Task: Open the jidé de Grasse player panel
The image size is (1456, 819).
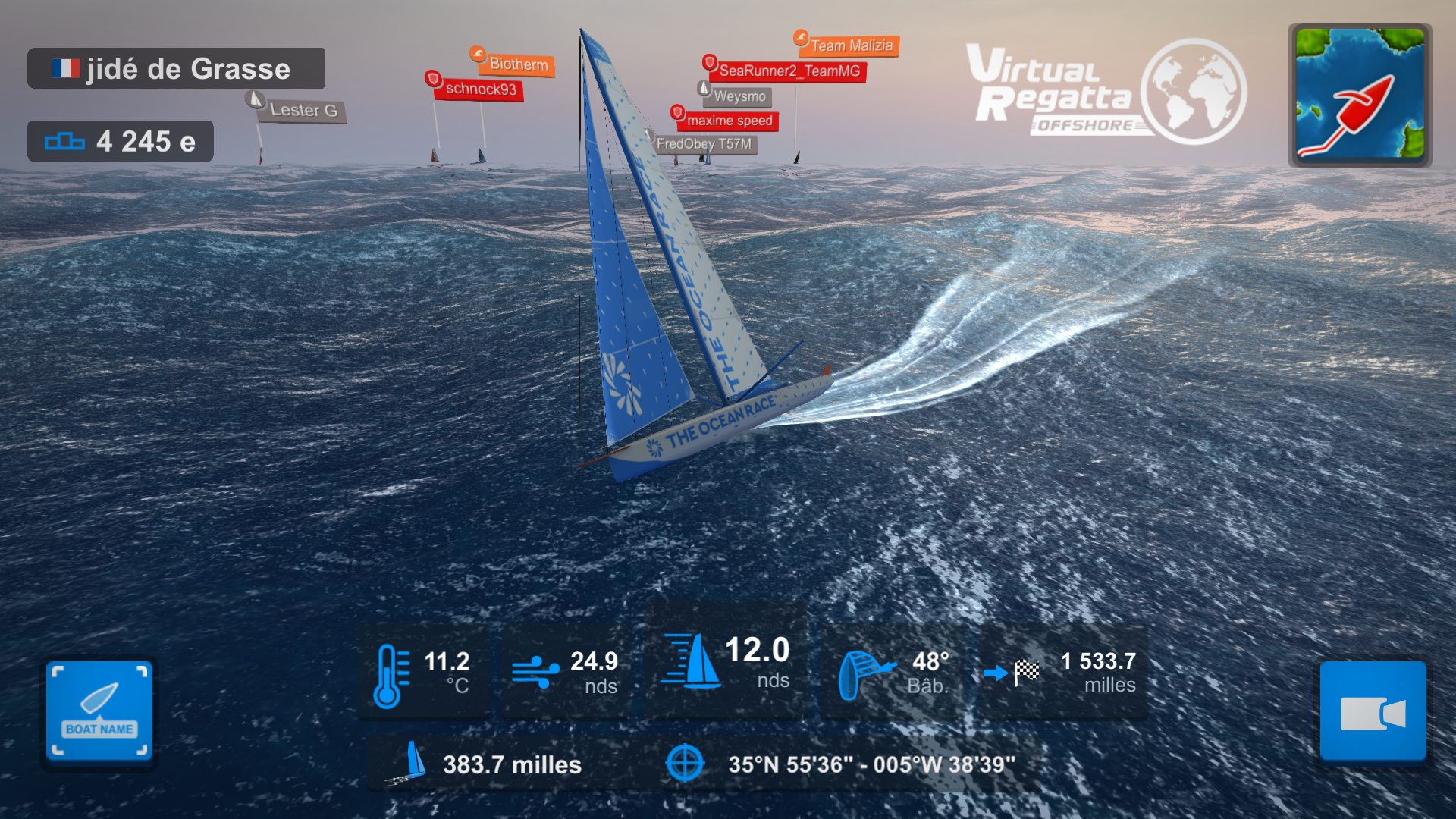Action: click(x=176, y=69)
